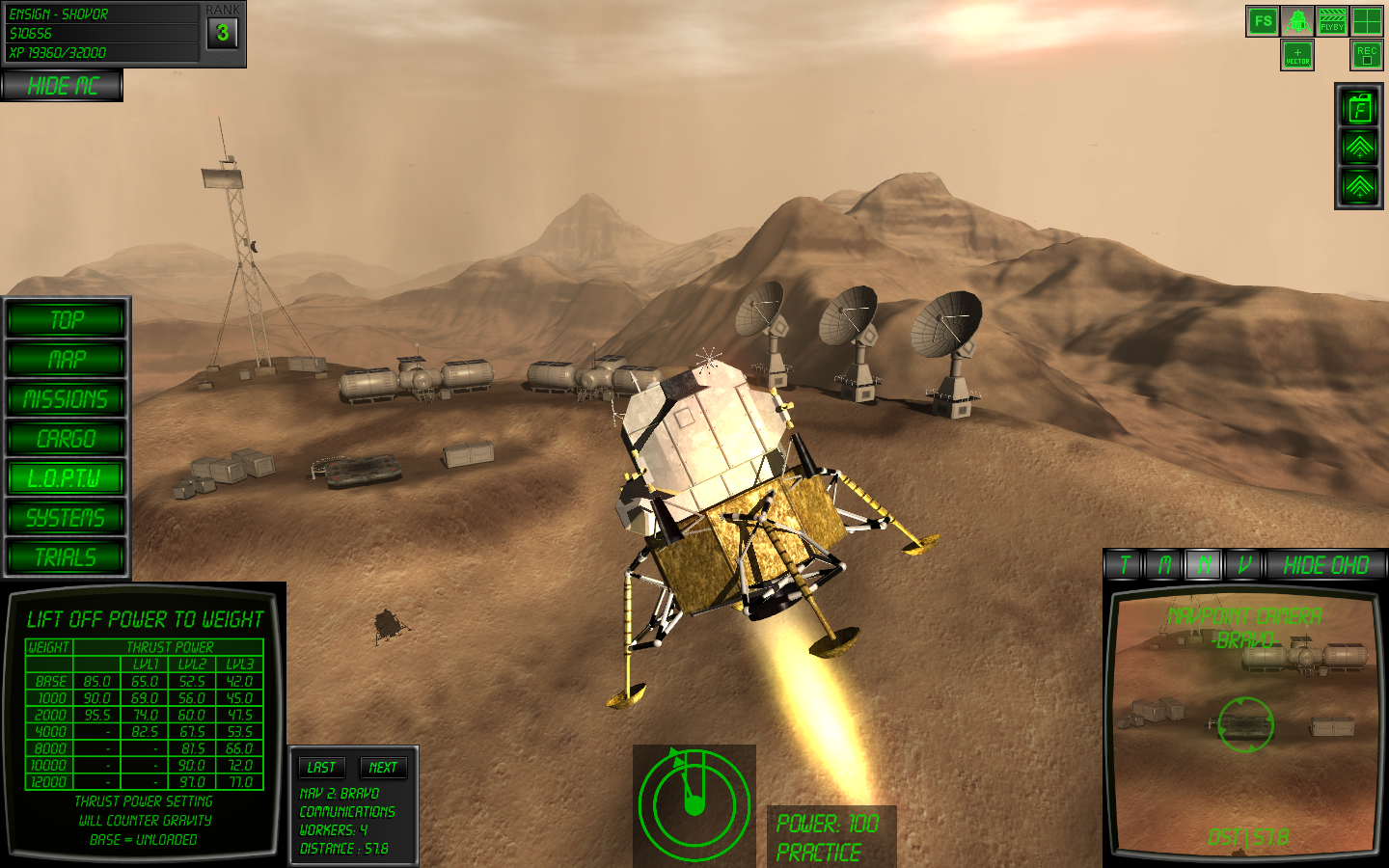The height and width of the screenshot is (868, 1389).
Task: Open the CARGO menu
Action: pyautogui.click(x=67, y=439)
